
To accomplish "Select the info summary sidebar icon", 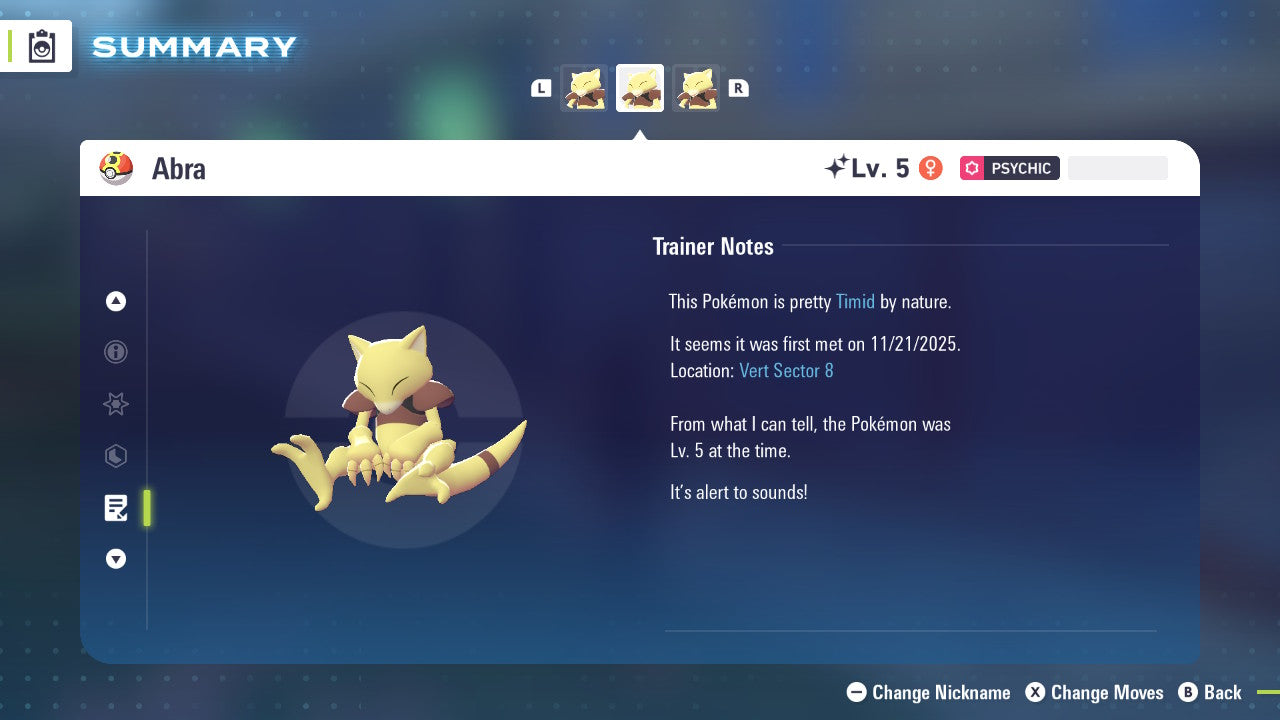I will coord(116,352).
